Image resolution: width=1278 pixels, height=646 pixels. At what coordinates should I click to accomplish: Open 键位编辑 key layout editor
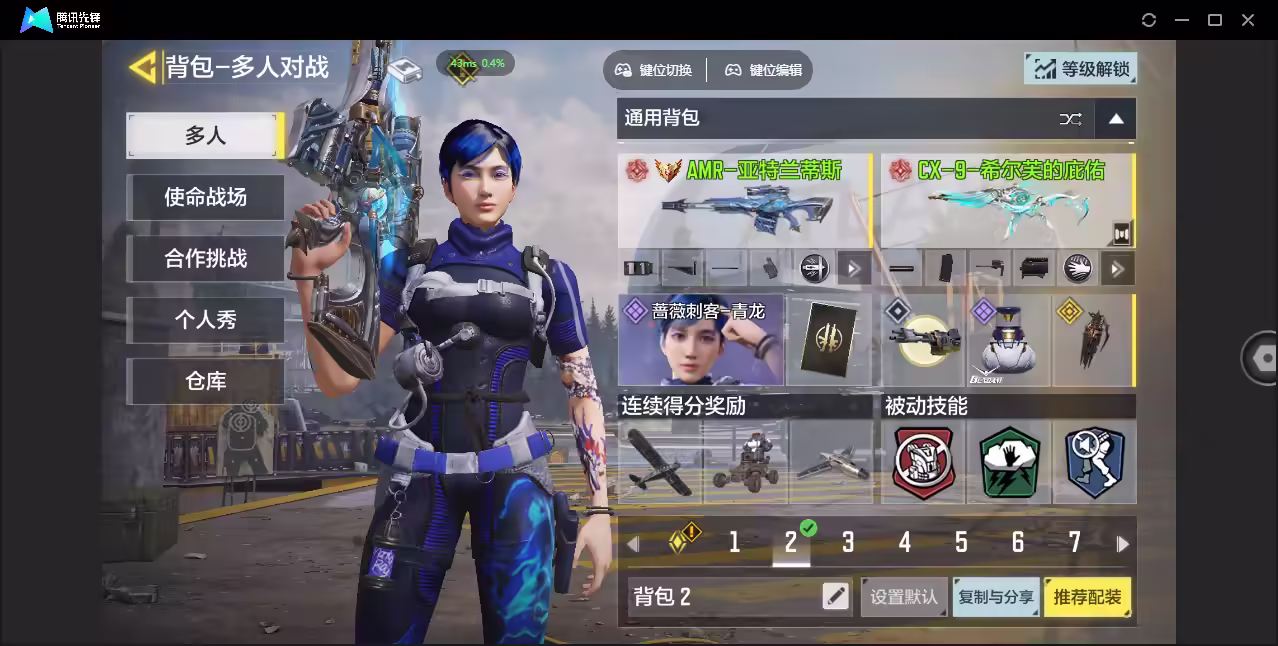(764, 70)
